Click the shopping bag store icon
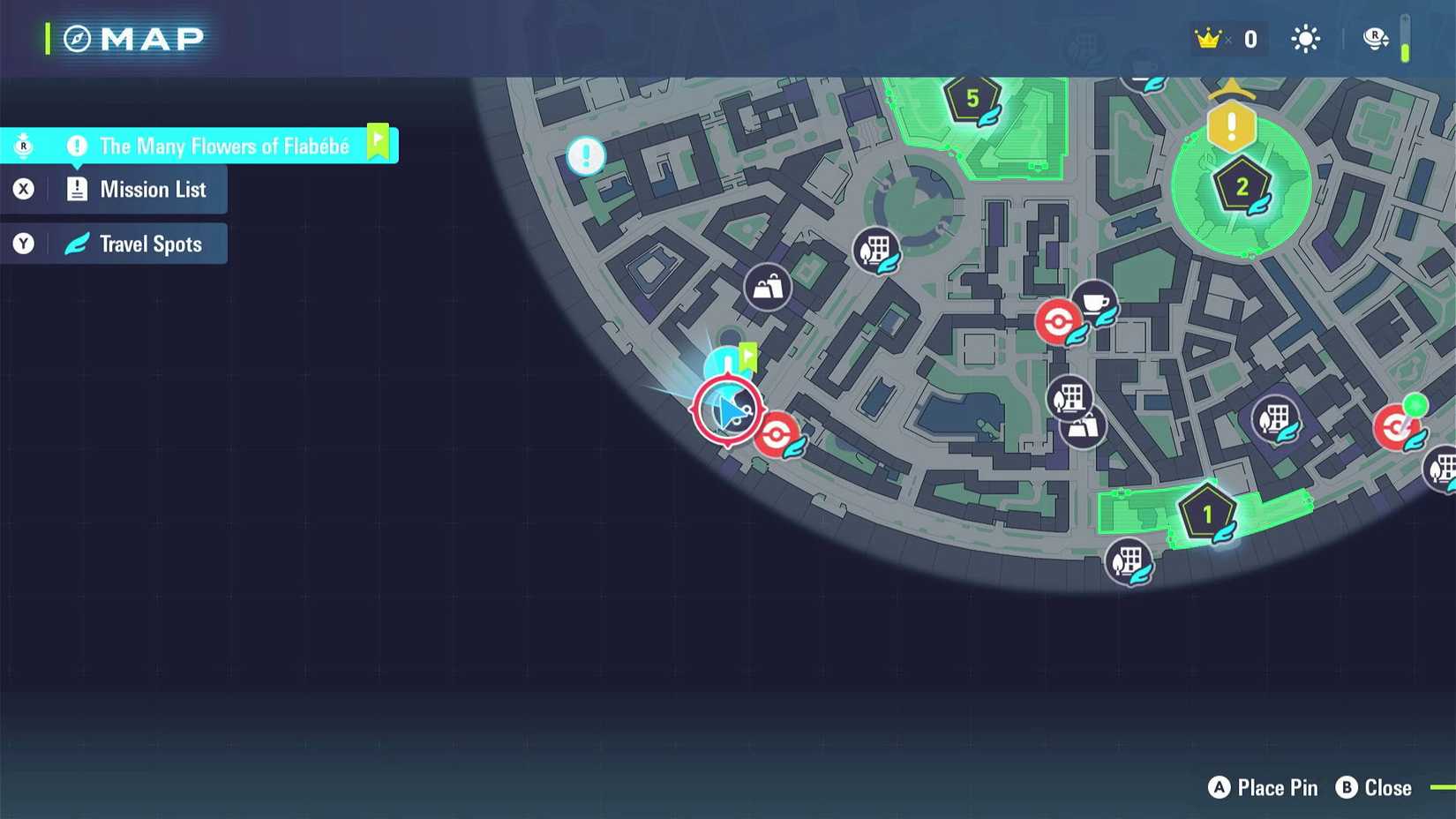This screenshot has height=819, width=1456. coord(767,287)
